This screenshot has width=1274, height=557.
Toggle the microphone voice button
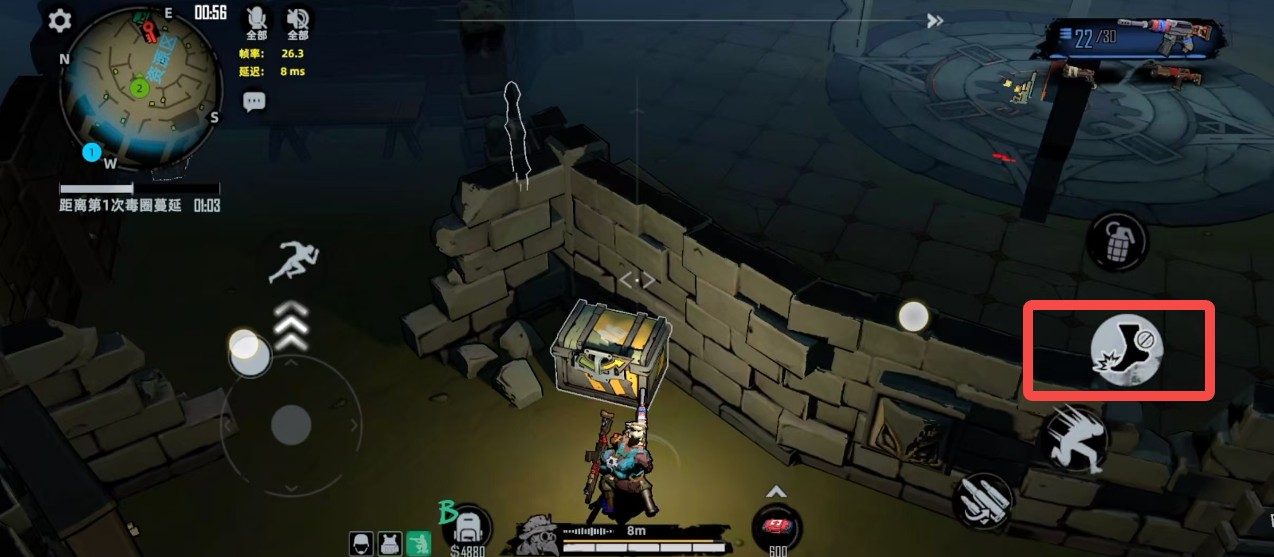tap(257, 19)
